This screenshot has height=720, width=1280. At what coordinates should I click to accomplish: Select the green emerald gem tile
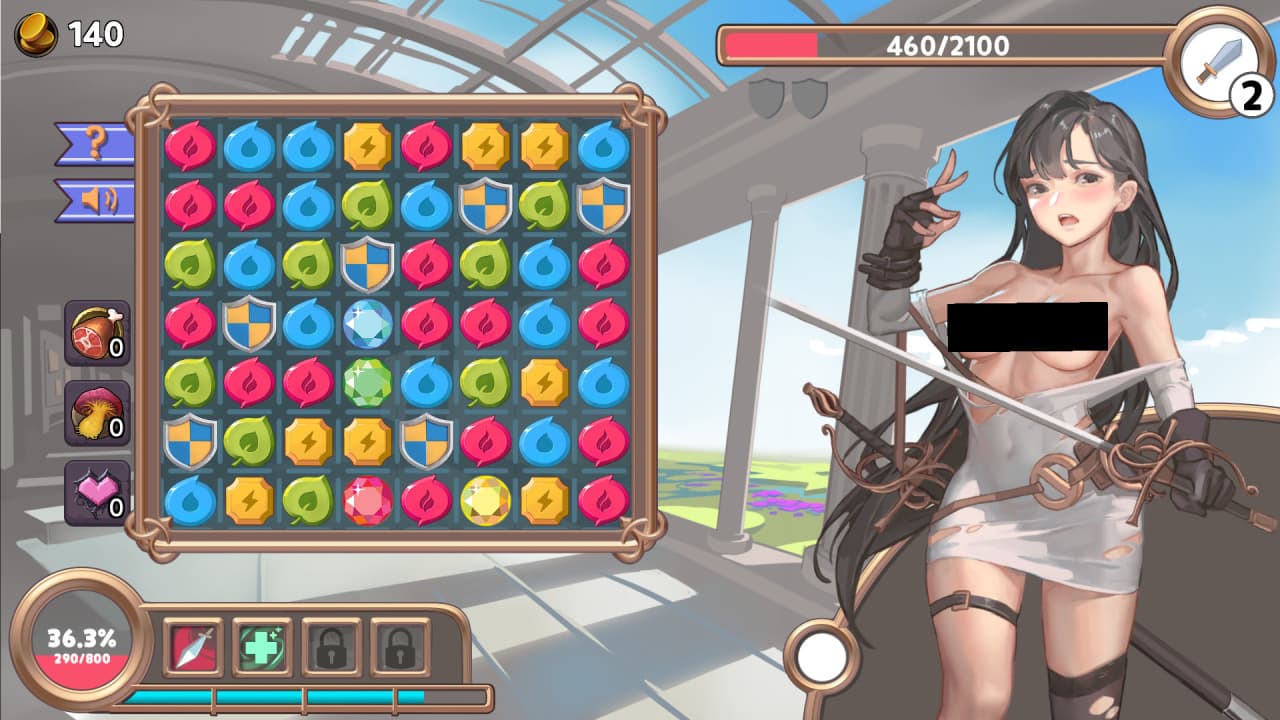click(x=368, y=383)
